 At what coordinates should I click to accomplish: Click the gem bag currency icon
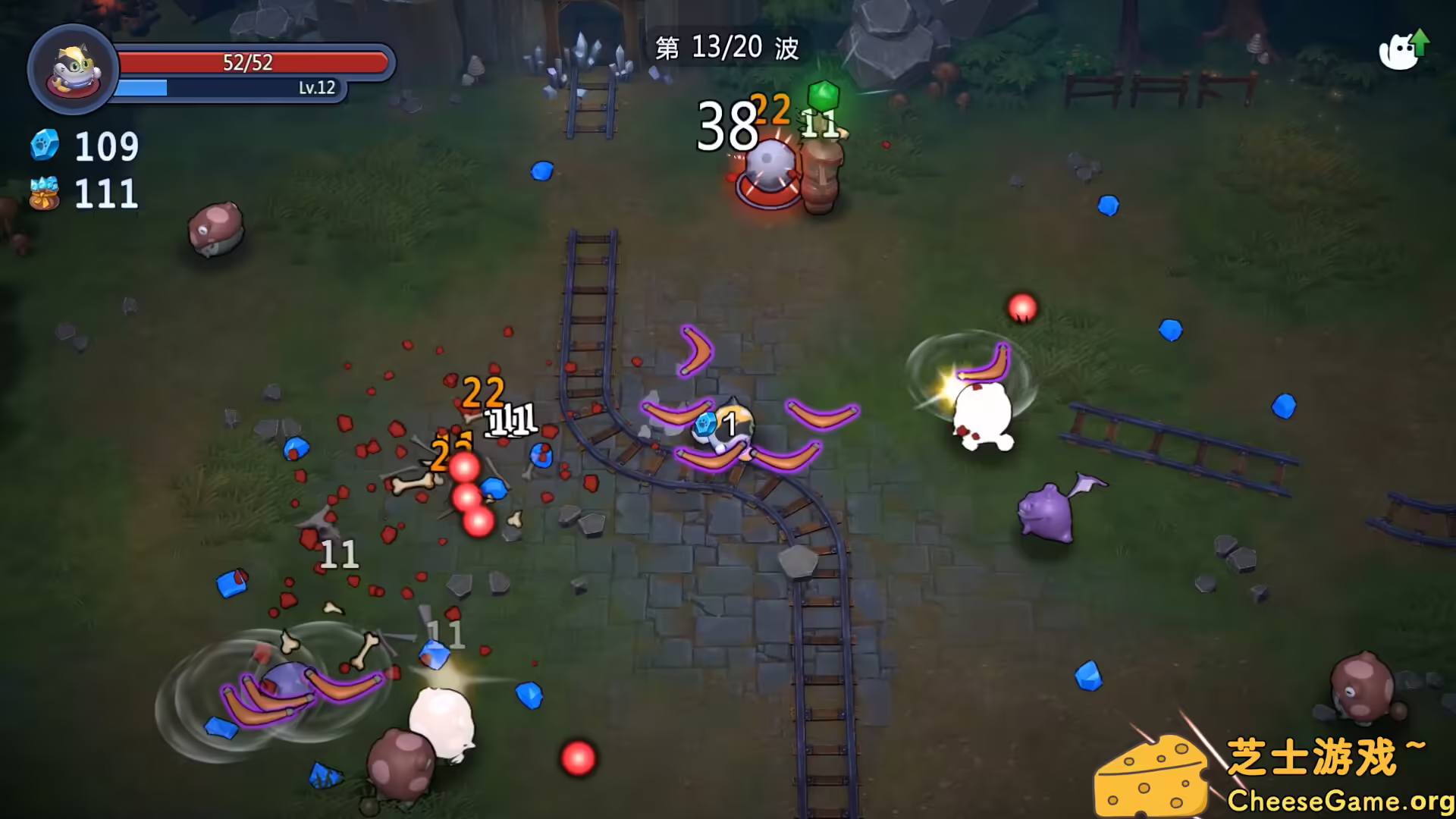(43, 193)
